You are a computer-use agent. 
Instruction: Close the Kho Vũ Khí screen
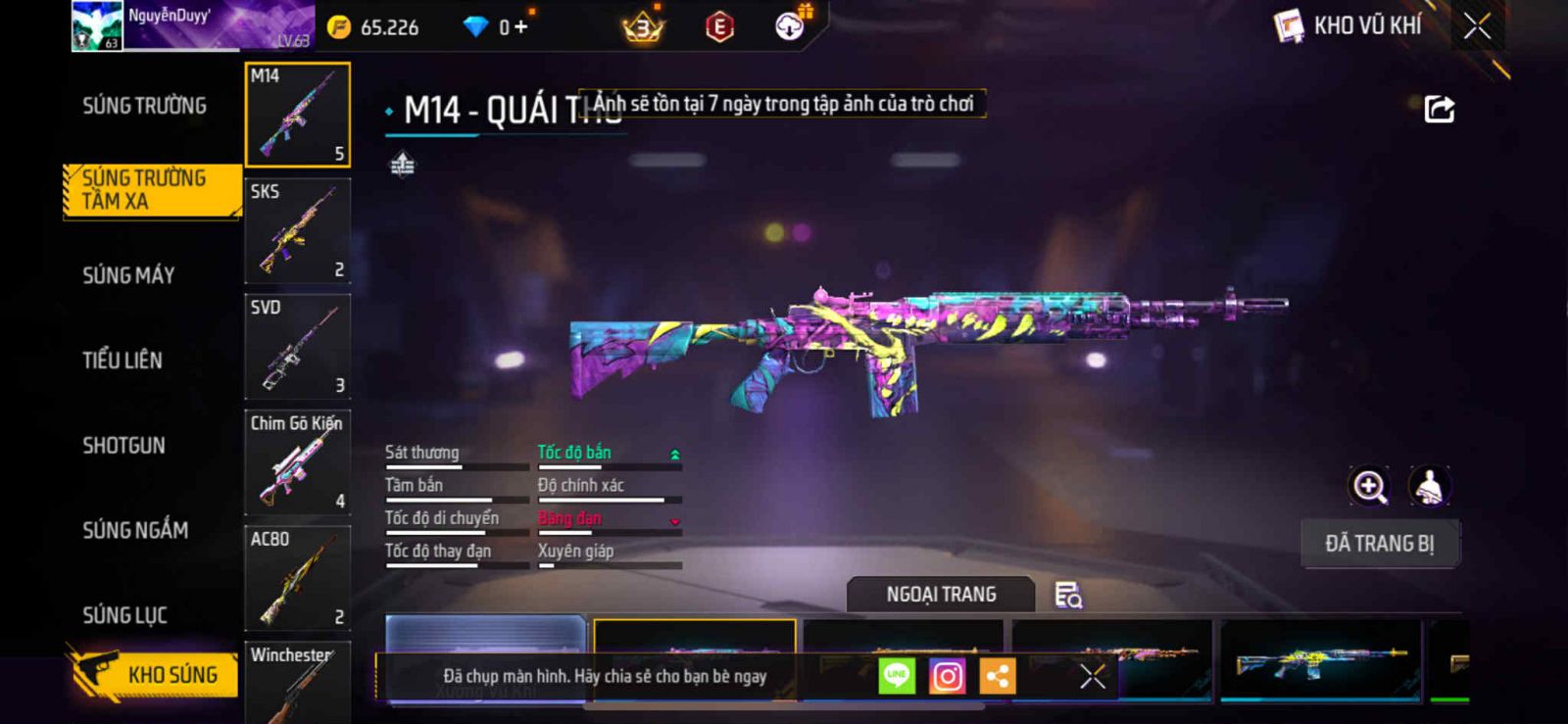[x=1477, y=26]
